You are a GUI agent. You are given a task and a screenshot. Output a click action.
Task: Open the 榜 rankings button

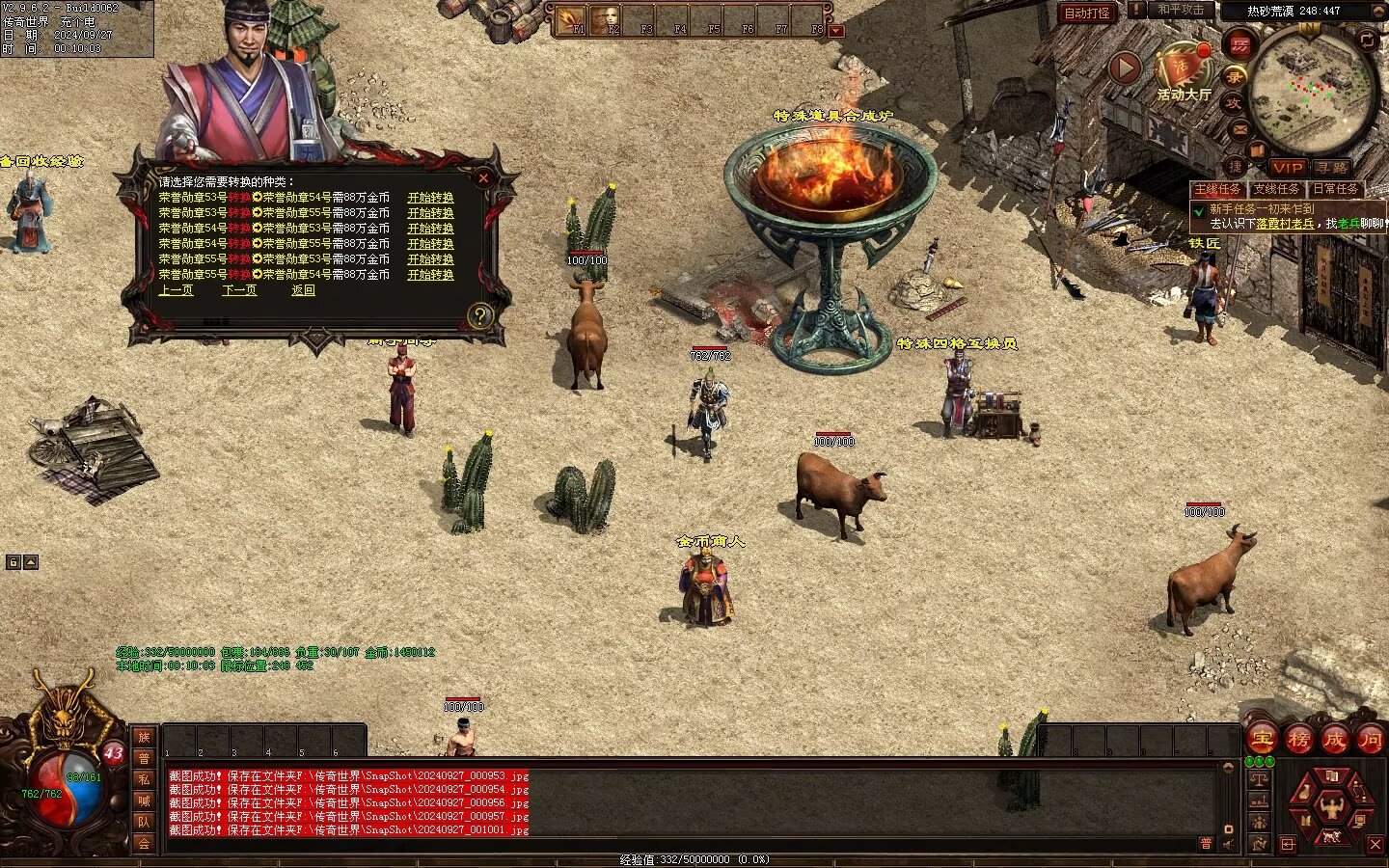[1298, 740]
